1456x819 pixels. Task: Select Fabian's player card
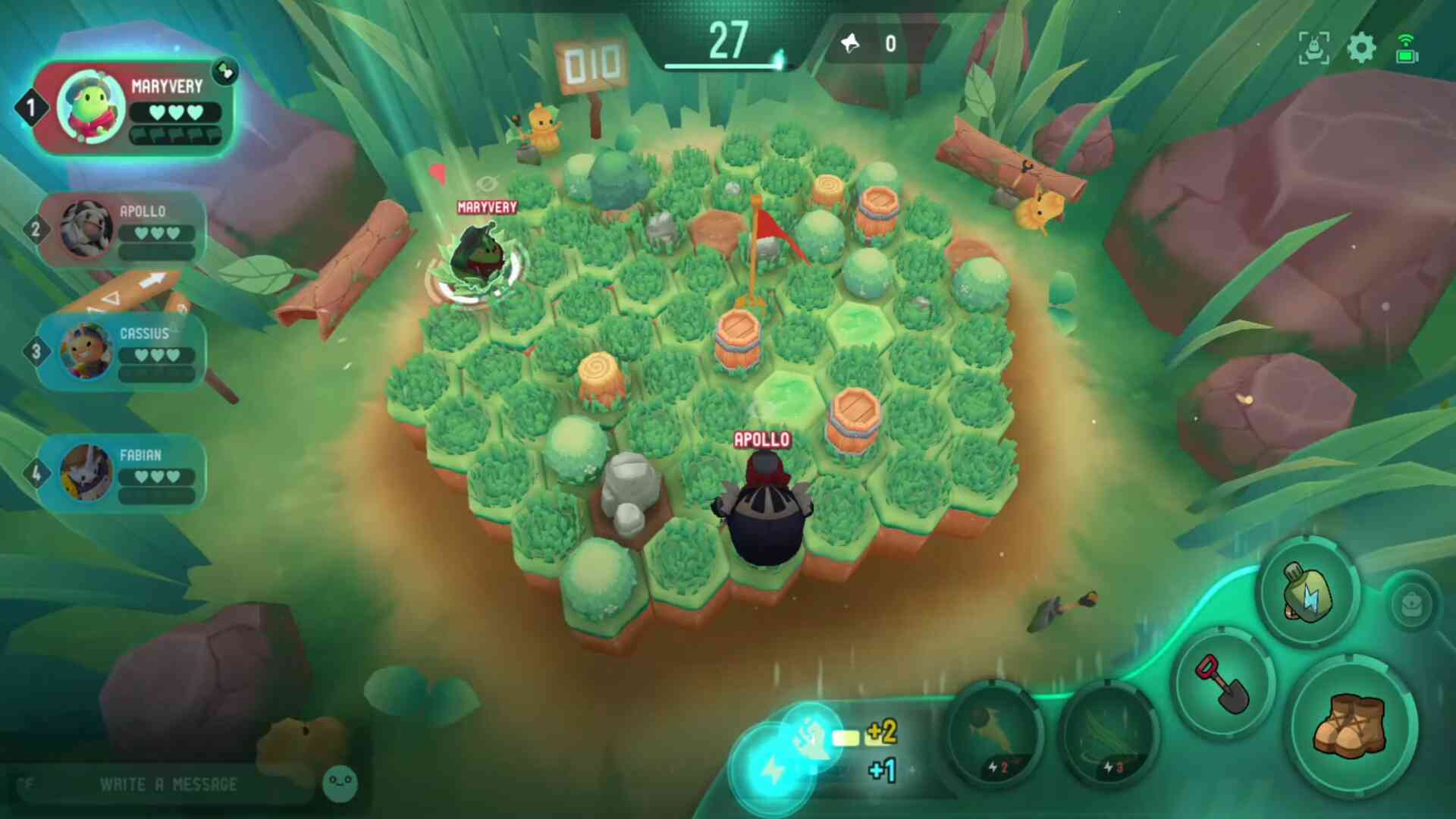121,472
